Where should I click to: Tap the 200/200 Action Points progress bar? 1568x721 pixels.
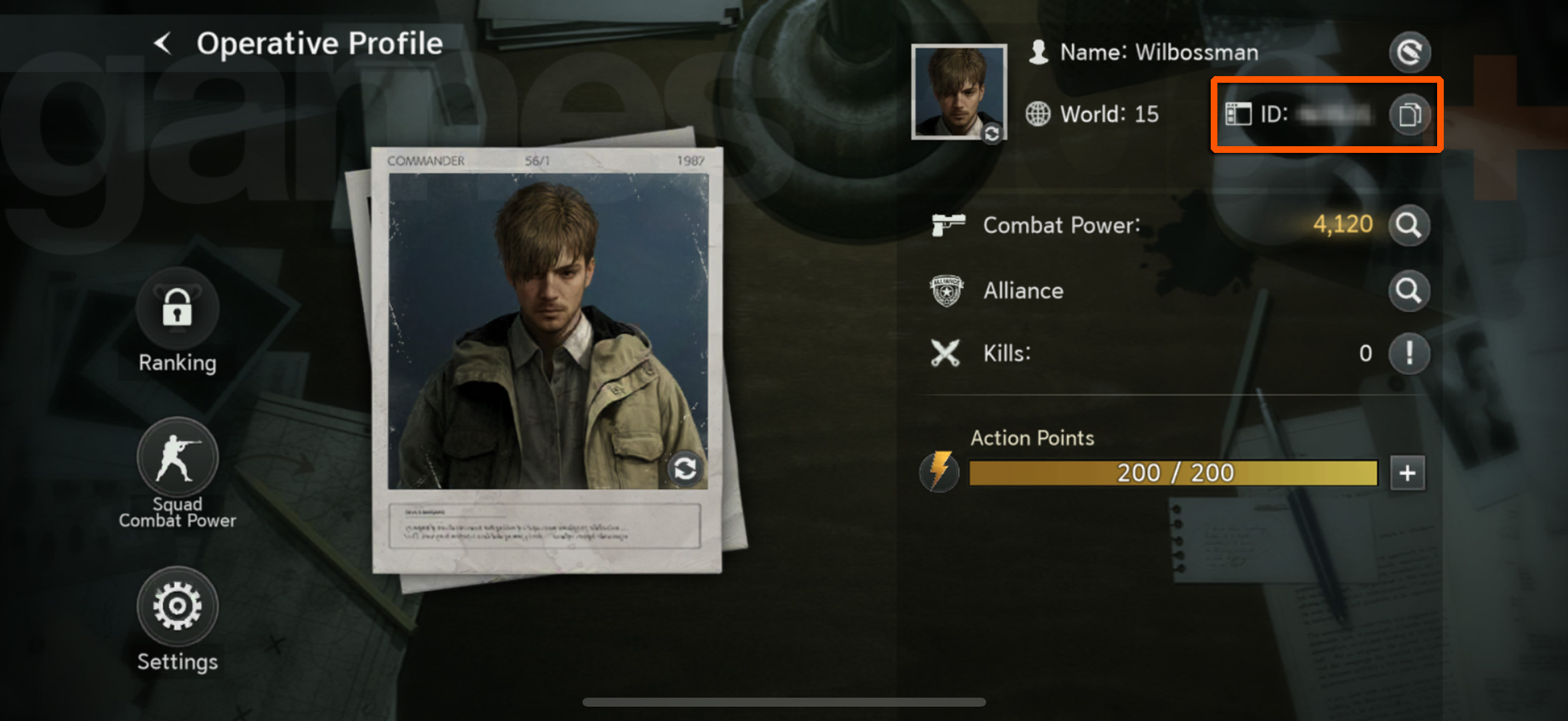(1173, 472)
